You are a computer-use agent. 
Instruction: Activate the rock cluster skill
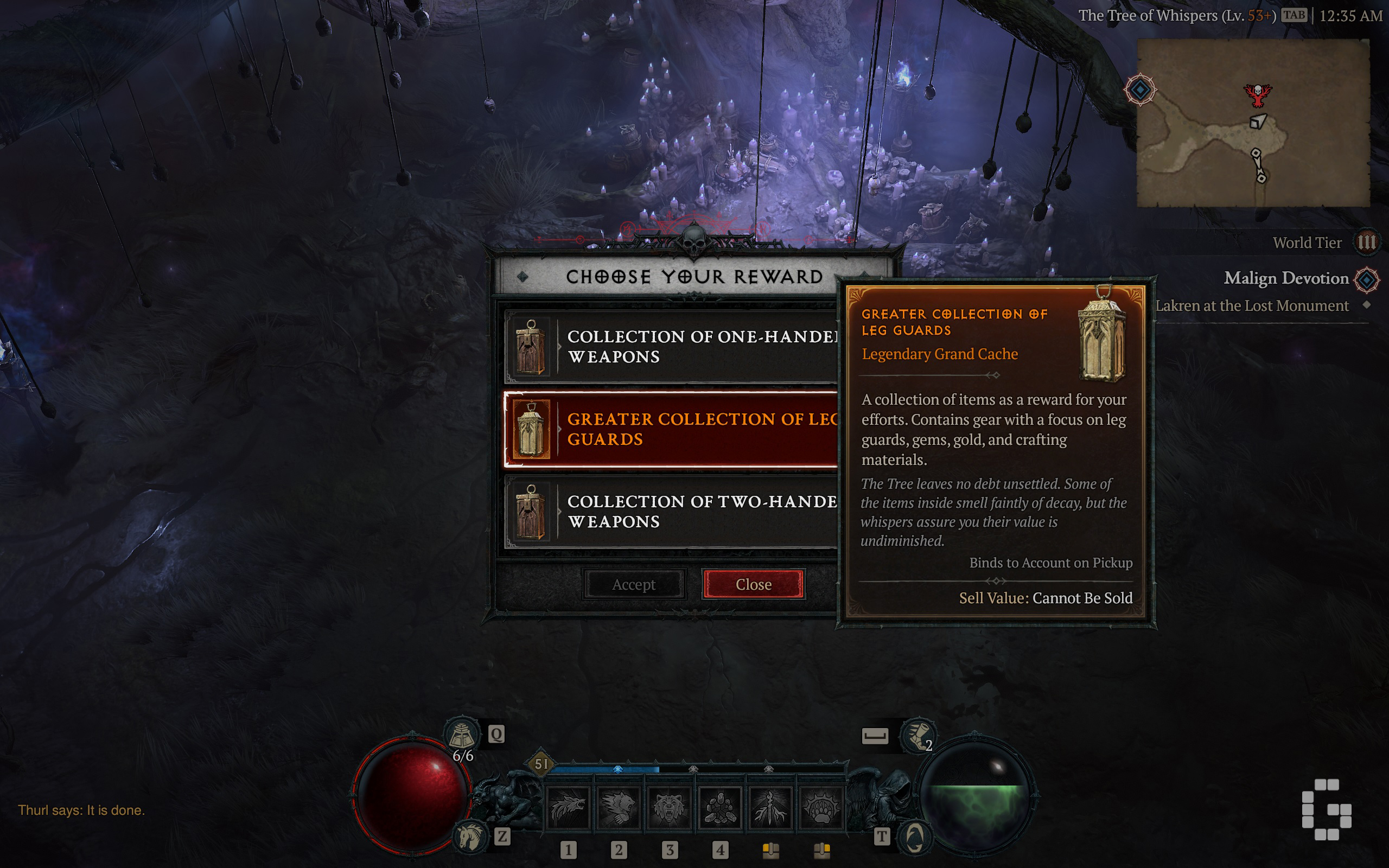(x=720, y=808)
